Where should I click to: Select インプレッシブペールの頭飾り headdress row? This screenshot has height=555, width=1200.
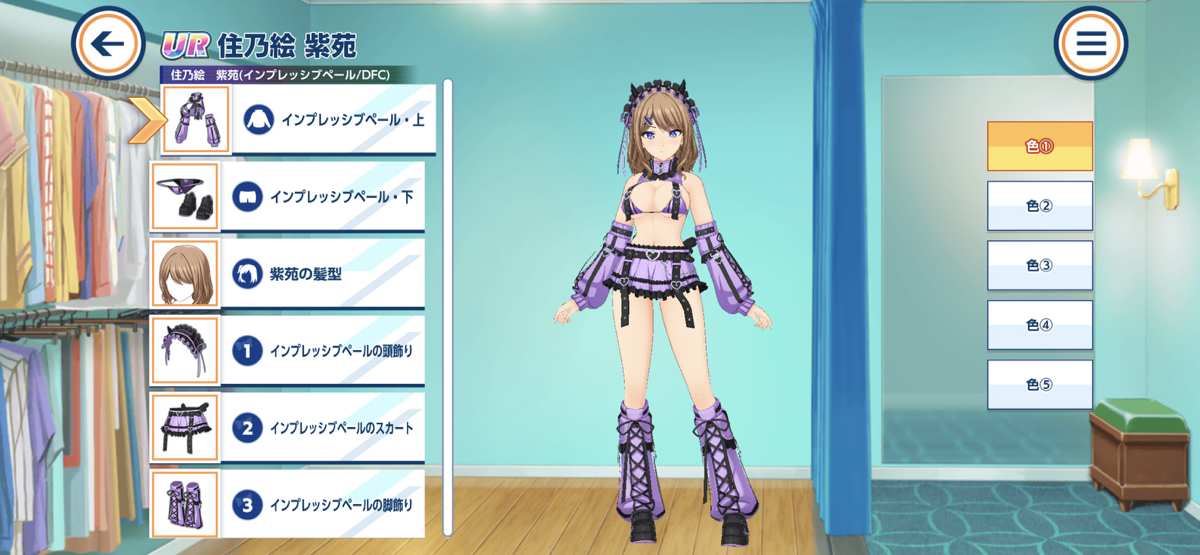327,351
